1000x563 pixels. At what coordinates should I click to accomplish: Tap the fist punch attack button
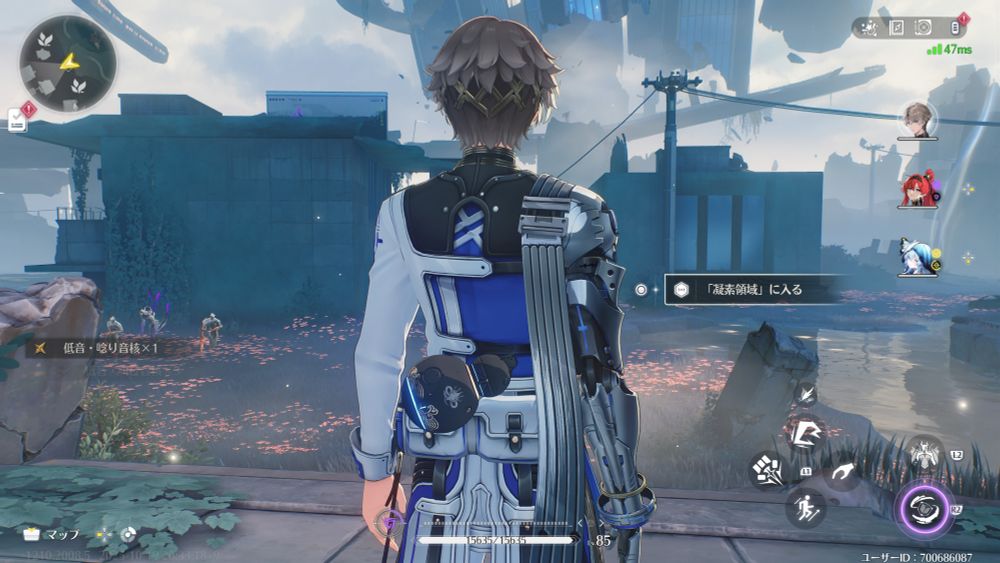(770, 471)
